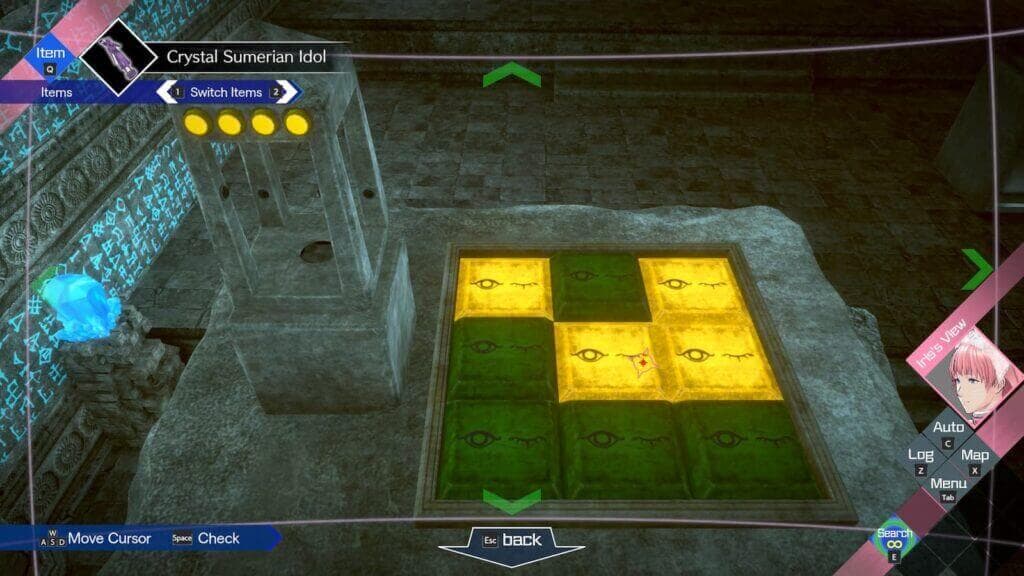This screenshot has width=1024, height=576.
Task: Select the Crystal Sumerian Idol item icon
Action: [x=118, y=55]
